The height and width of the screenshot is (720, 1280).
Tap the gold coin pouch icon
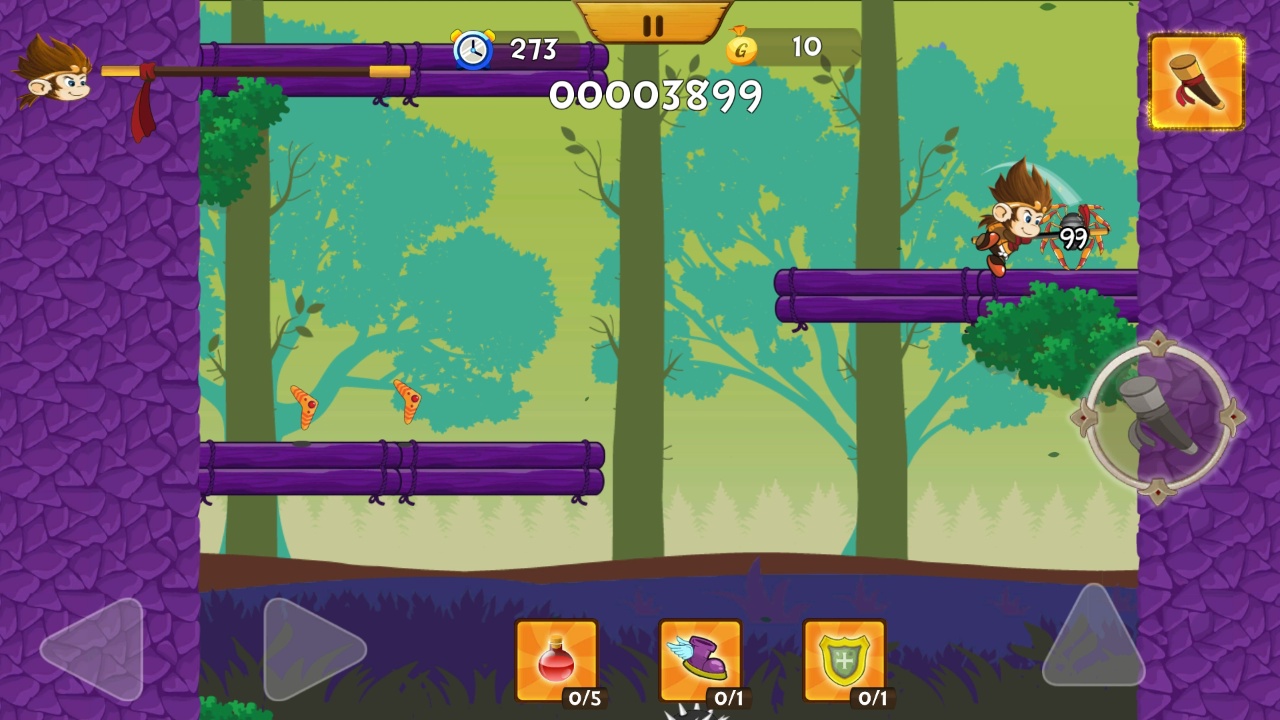(740, 48)
